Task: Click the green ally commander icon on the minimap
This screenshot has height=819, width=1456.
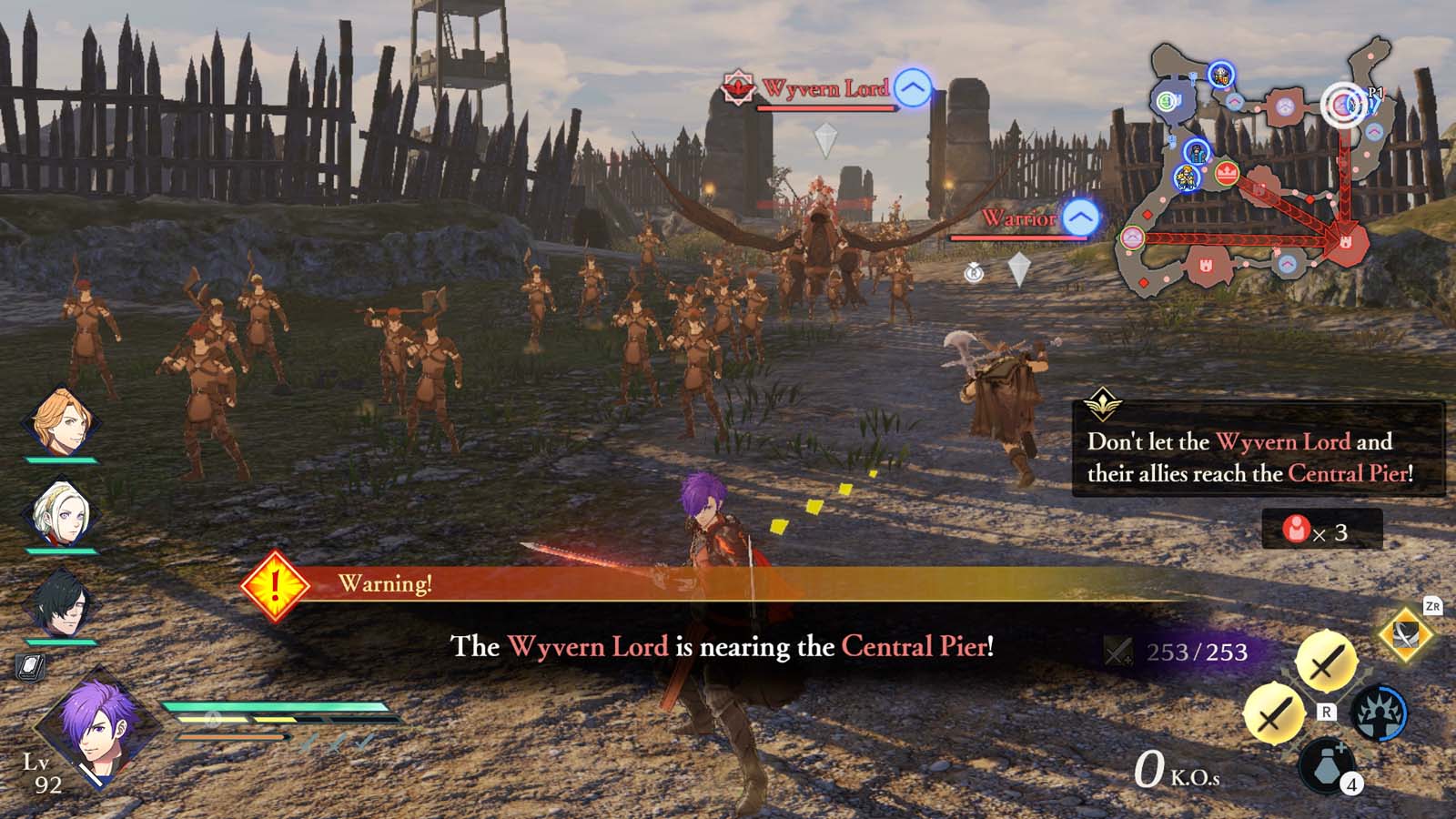Action: click(1166, 102)
